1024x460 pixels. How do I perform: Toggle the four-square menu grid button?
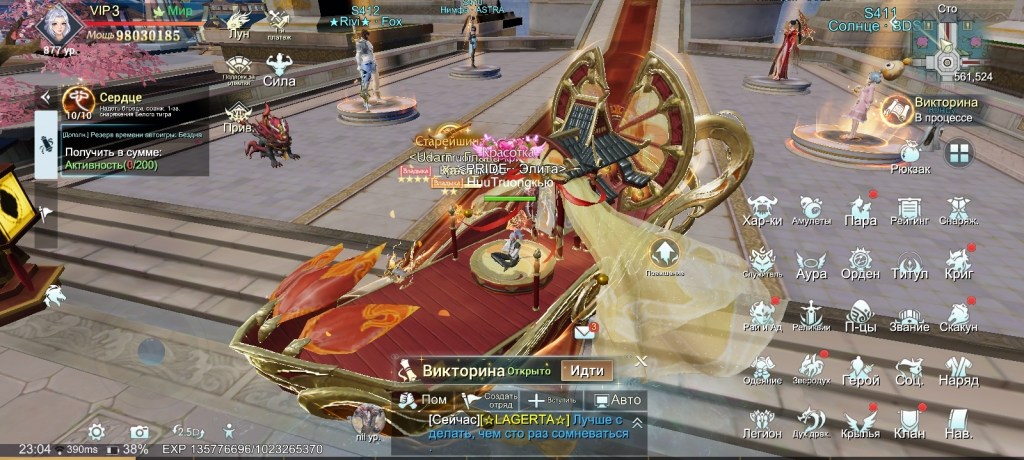coord(958,153)
